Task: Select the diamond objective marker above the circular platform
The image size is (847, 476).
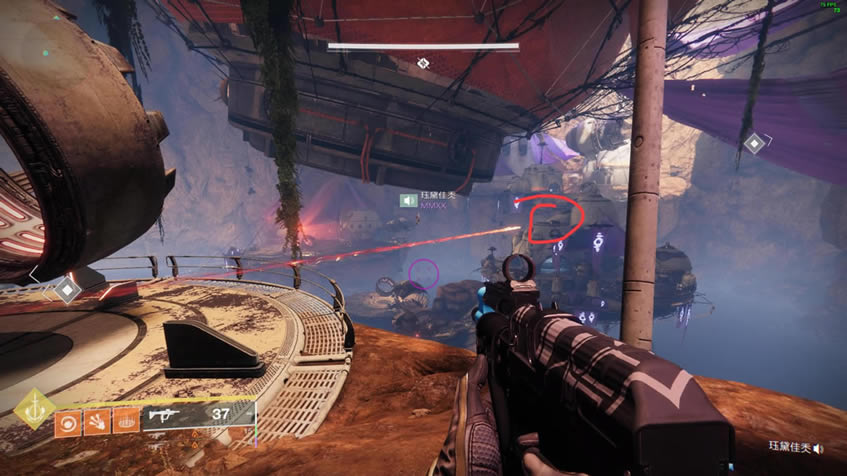Action: [66, 290]
